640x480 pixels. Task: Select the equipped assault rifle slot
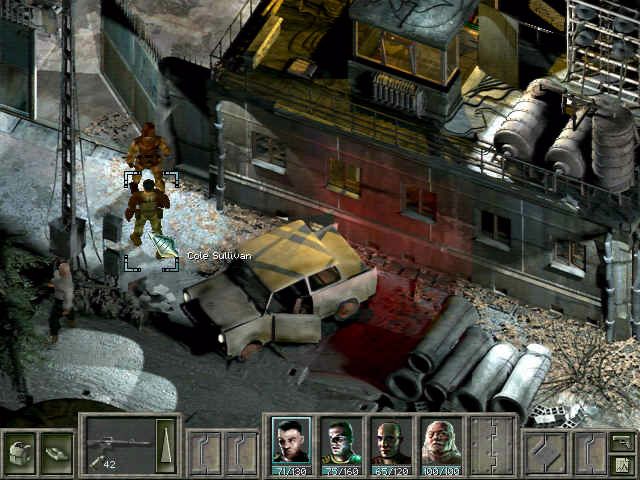(x=118, y=445)
